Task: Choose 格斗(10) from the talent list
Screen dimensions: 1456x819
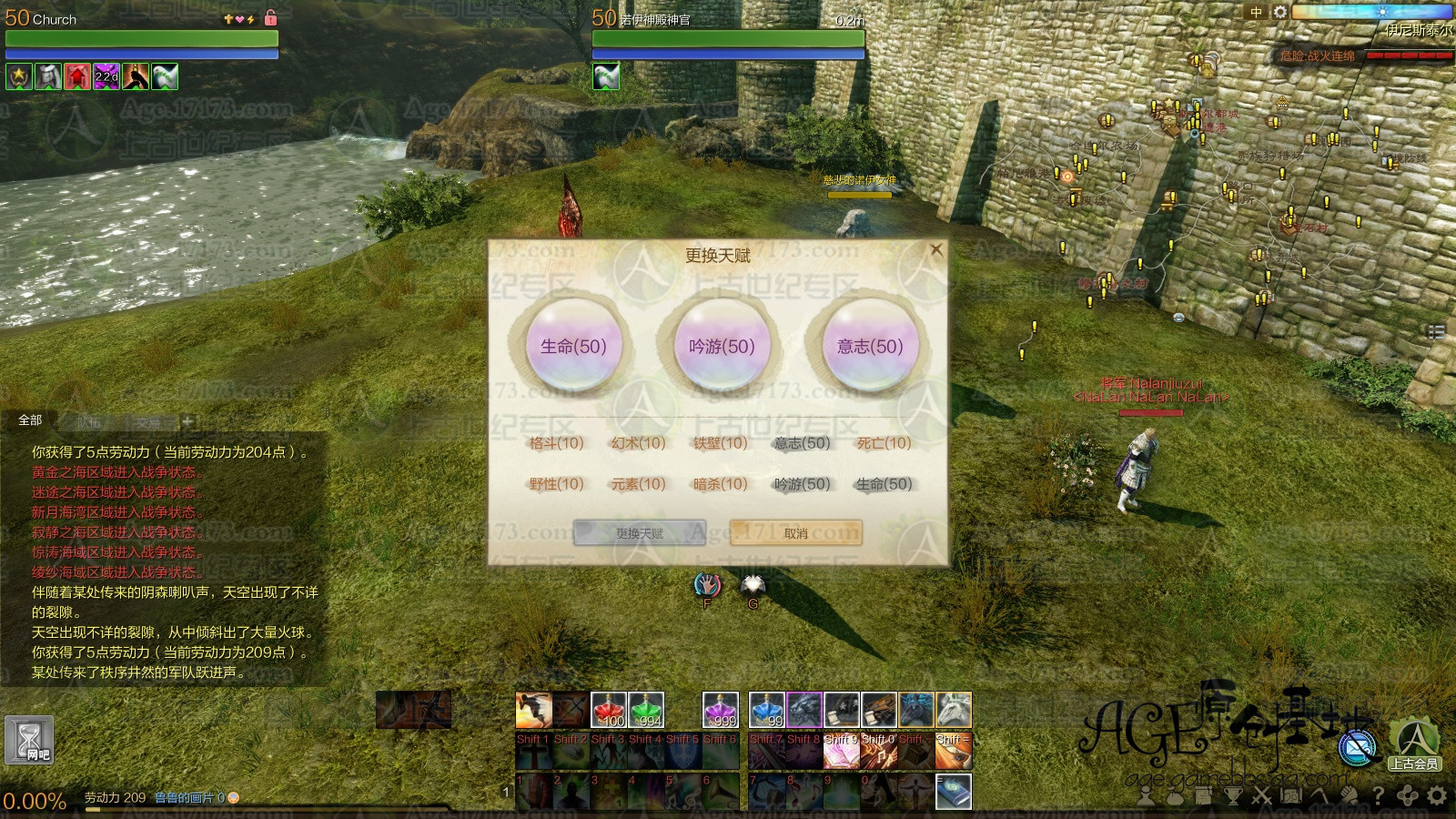Action: click(x=556, y=443)
